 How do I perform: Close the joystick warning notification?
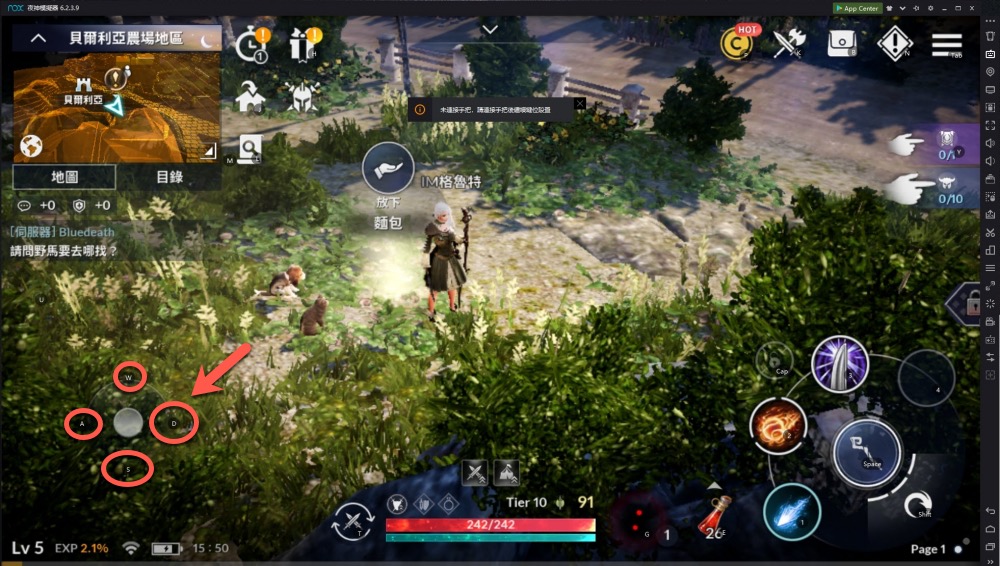579,104
